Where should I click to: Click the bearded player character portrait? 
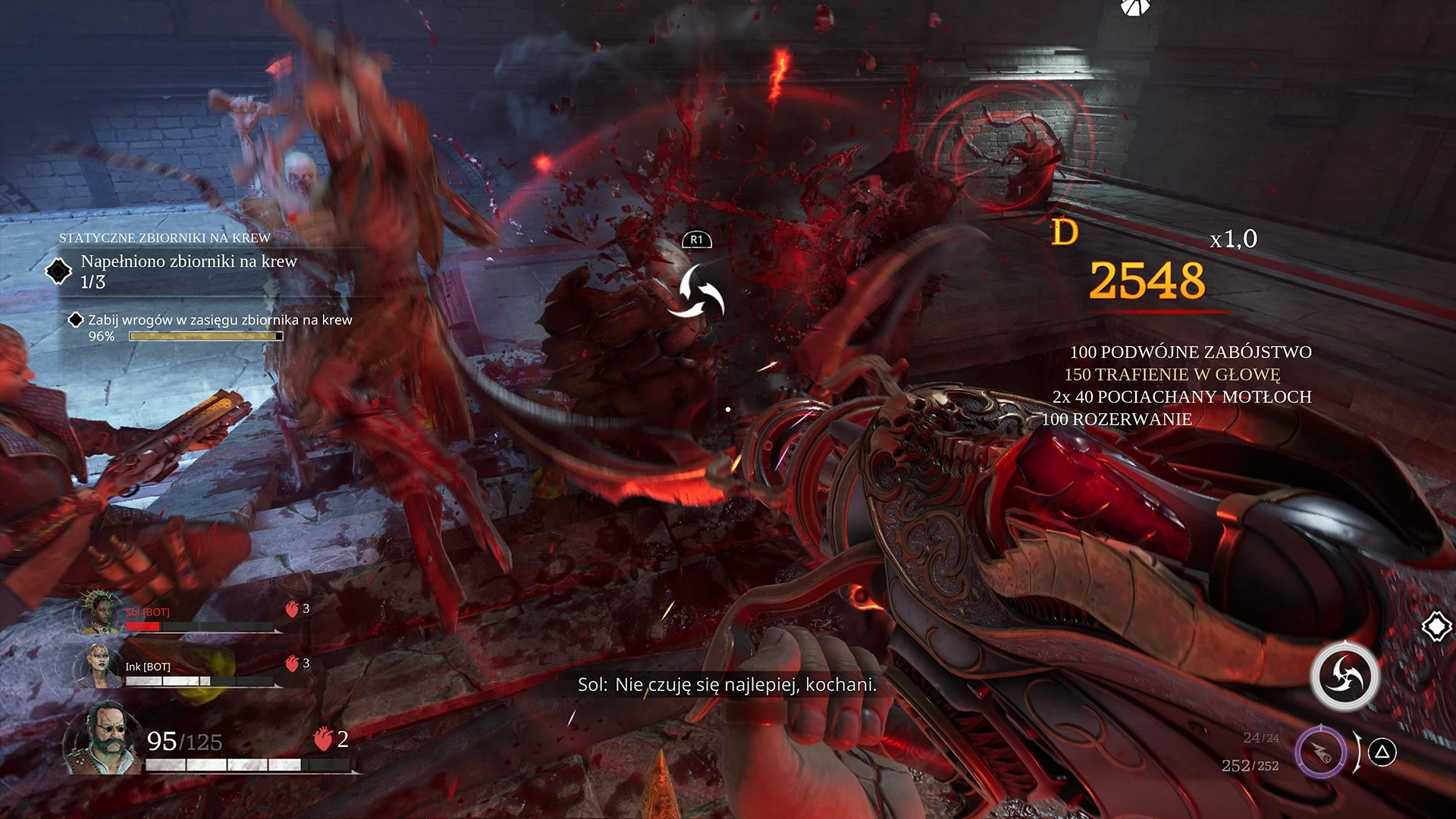click(x=102, y=739)
